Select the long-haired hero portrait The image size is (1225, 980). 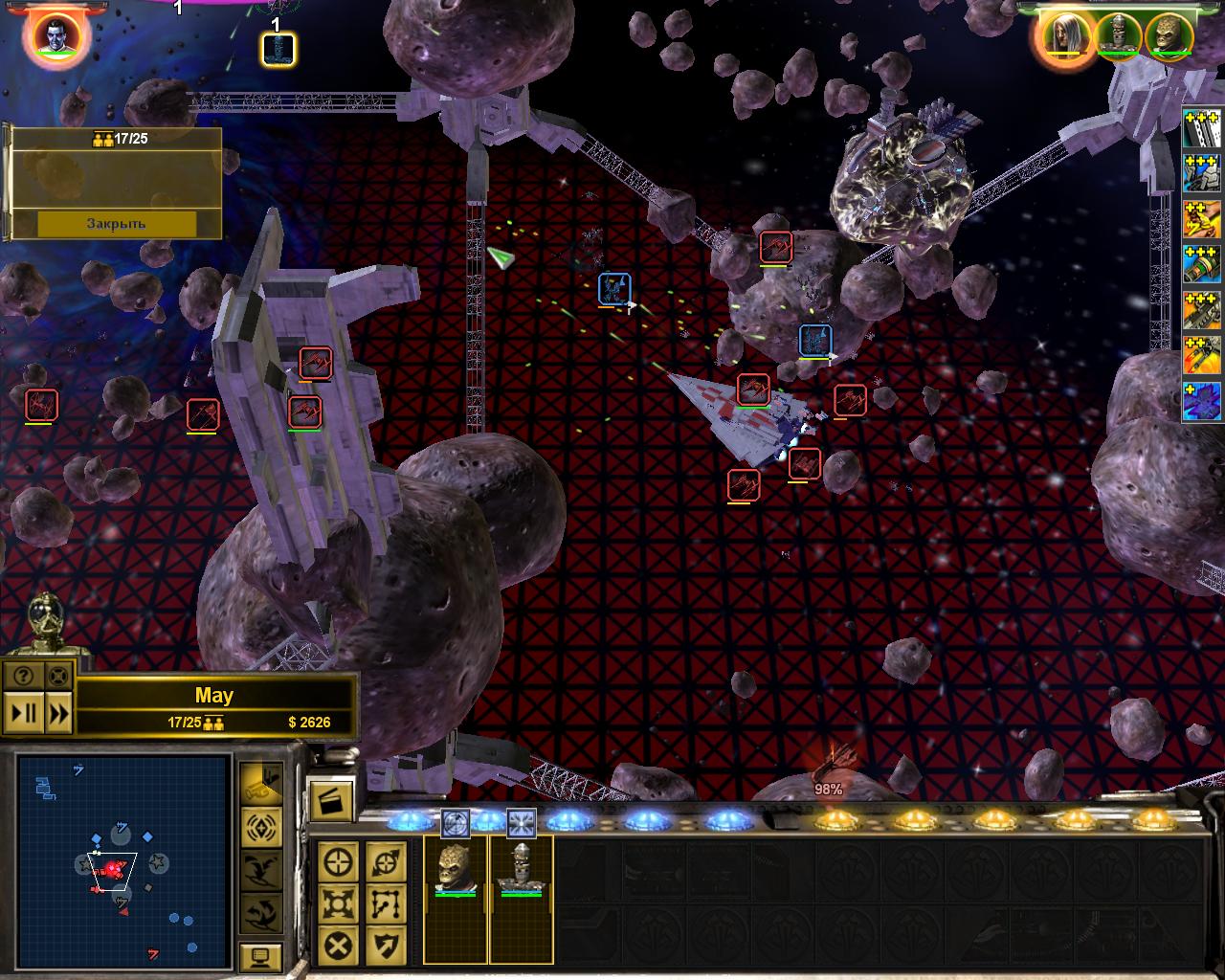(x=1061, y=35)
